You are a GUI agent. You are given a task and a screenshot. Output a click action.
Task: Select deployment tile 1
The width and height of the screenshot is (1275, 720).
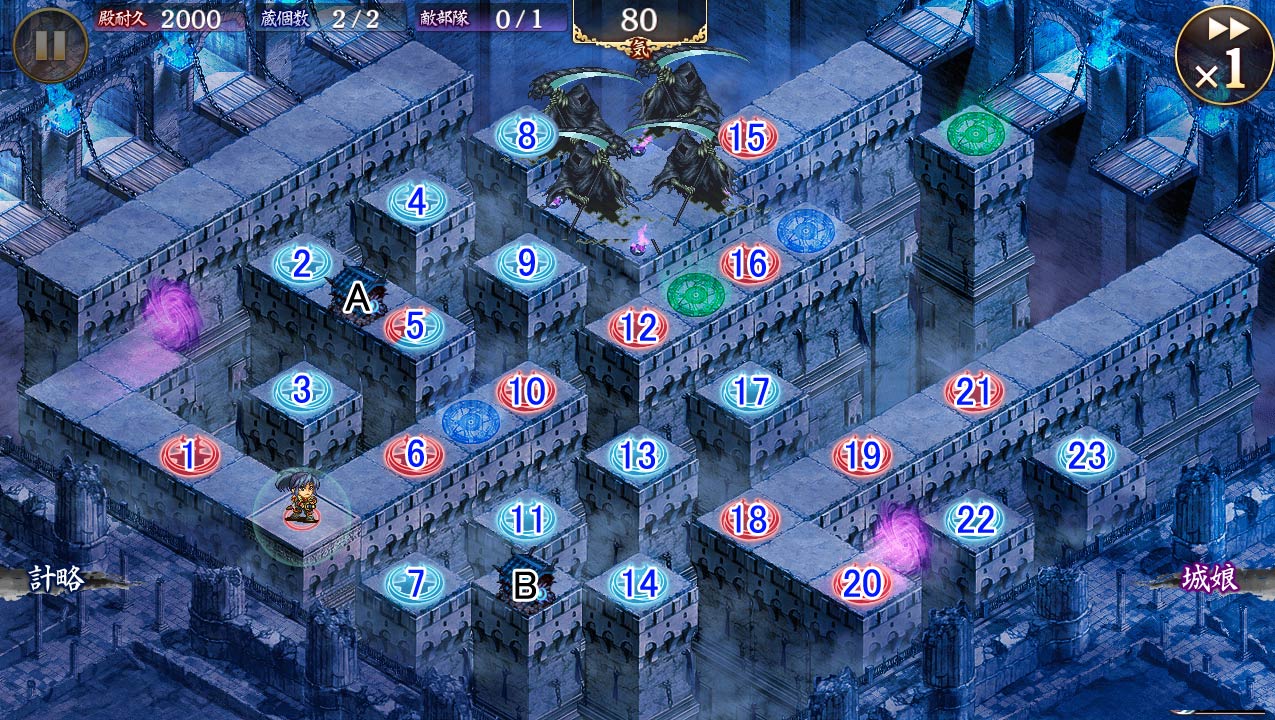(189, 457)
